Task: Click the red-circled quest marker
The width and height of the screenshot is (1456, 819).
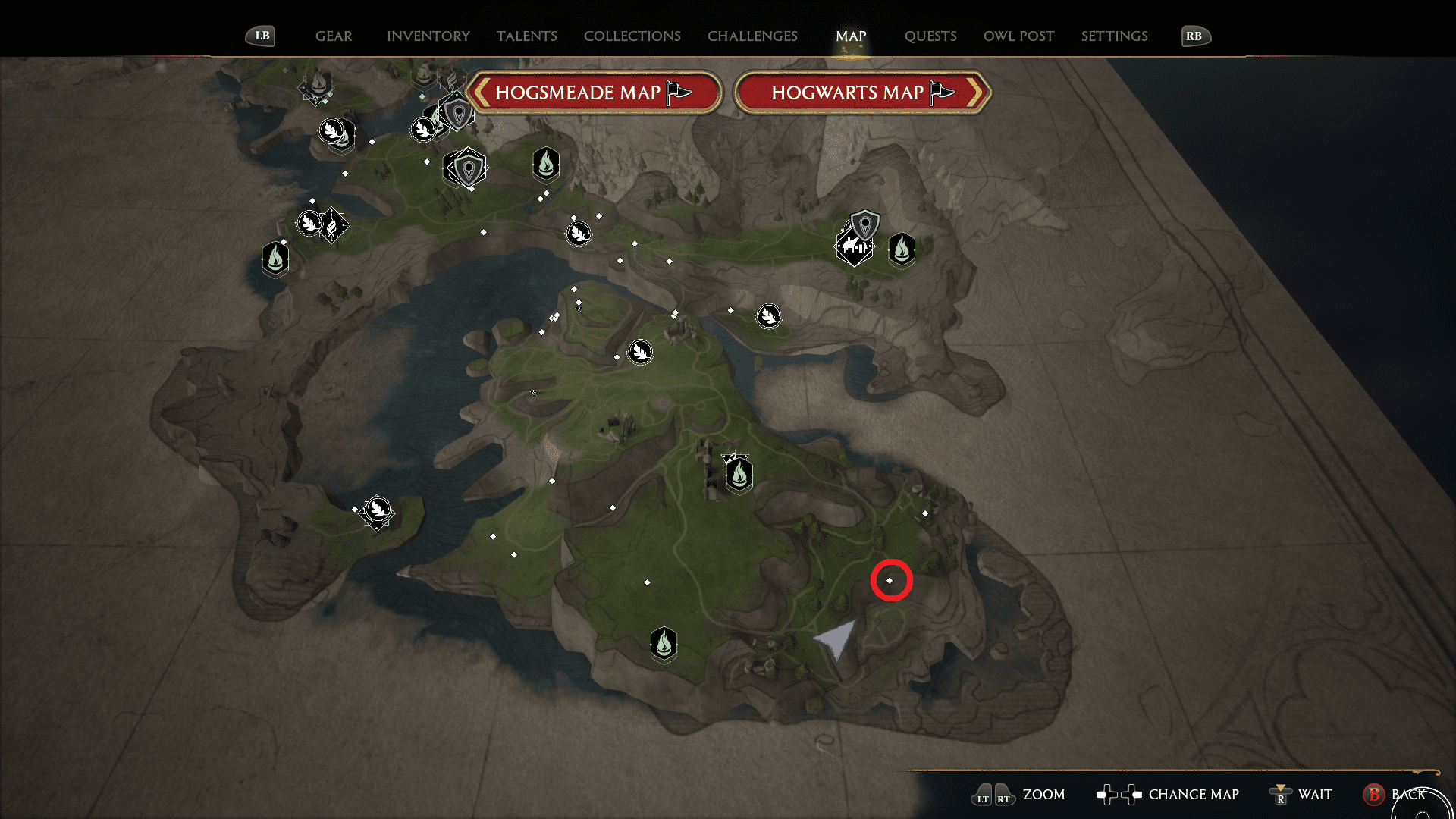Action: tap(892, 579)
